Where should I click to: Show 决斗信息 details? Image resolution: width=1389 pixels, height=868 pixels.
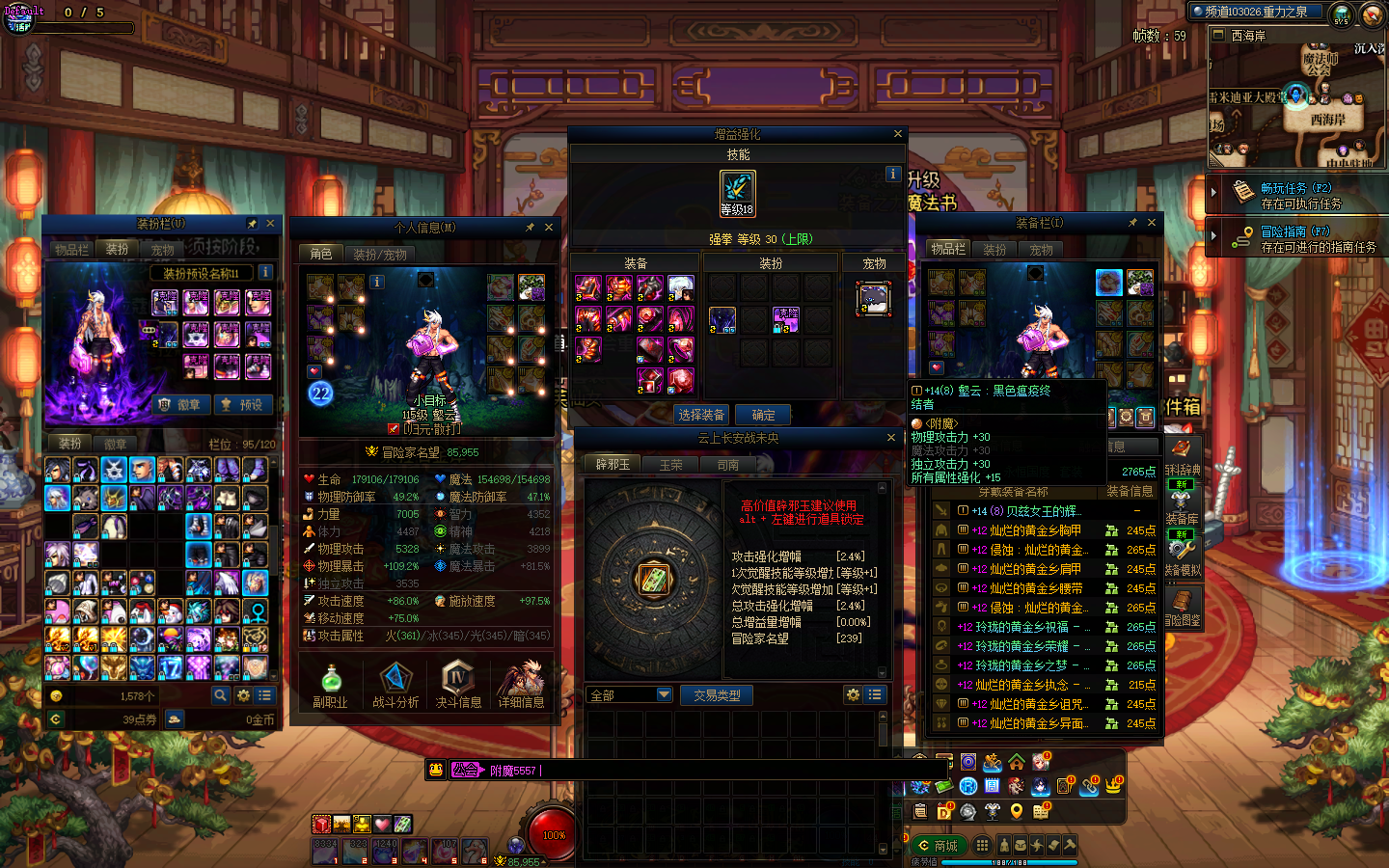(458, 685)
